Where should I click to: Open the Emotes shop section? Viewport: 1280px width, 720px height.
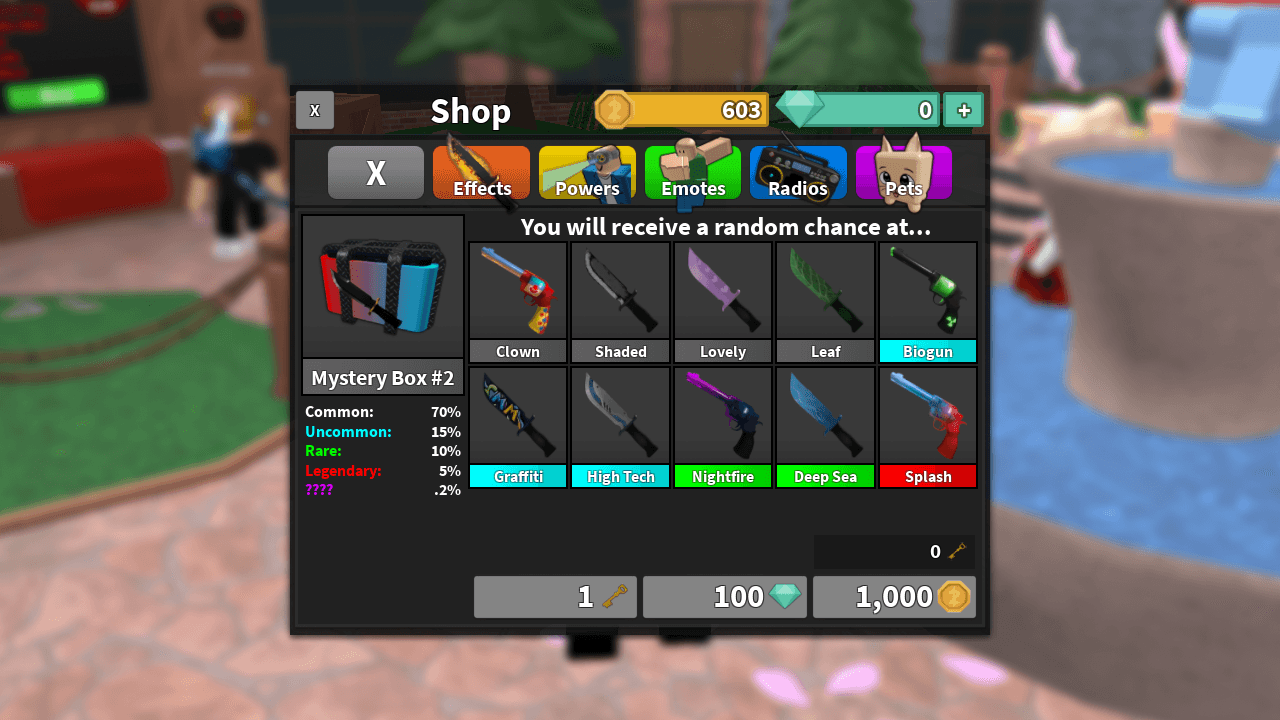coord(693,173)
